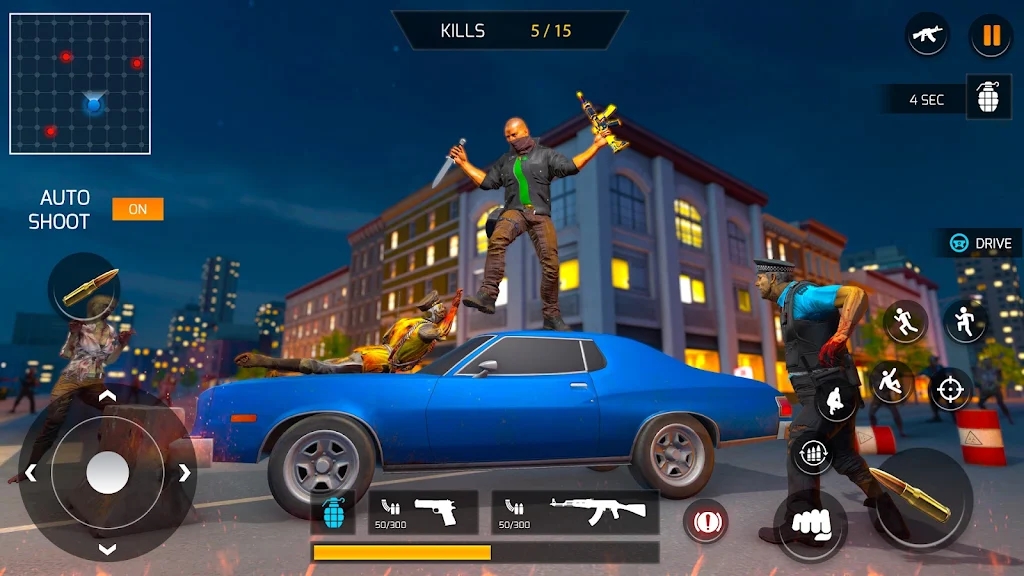The height and width of the screenshot is (576, 1024).
Task: Crouch using the kneeling figure button
Action: (x=836, y=401)
